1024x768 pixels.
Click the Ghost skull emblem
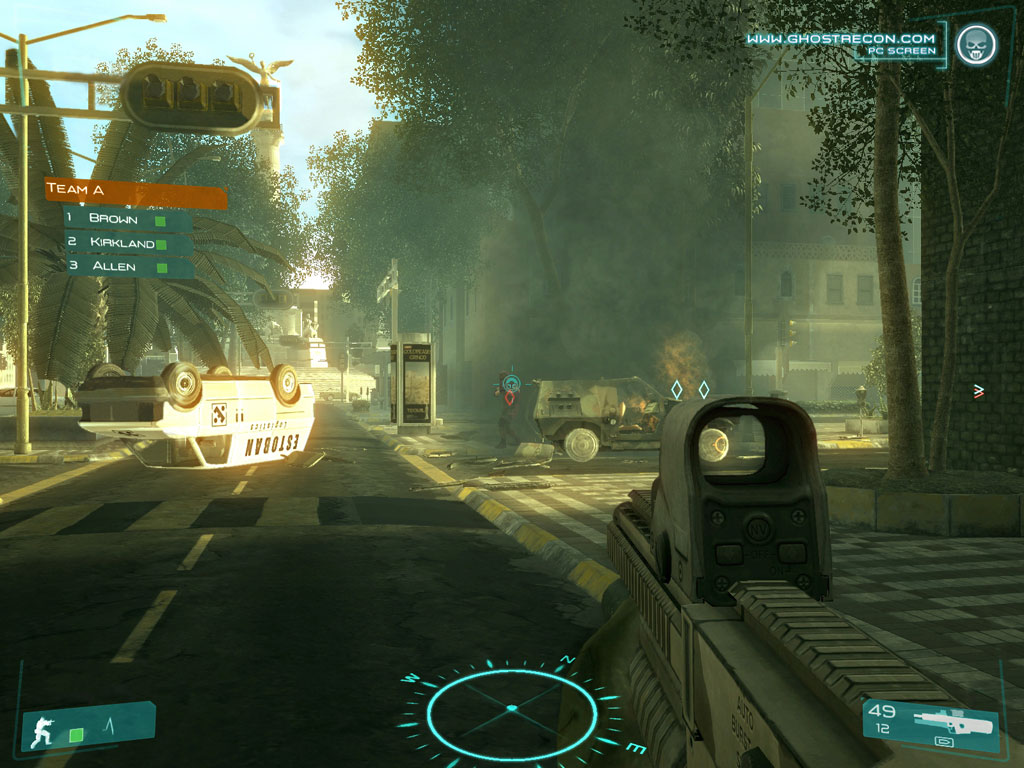tap(975, 45)
